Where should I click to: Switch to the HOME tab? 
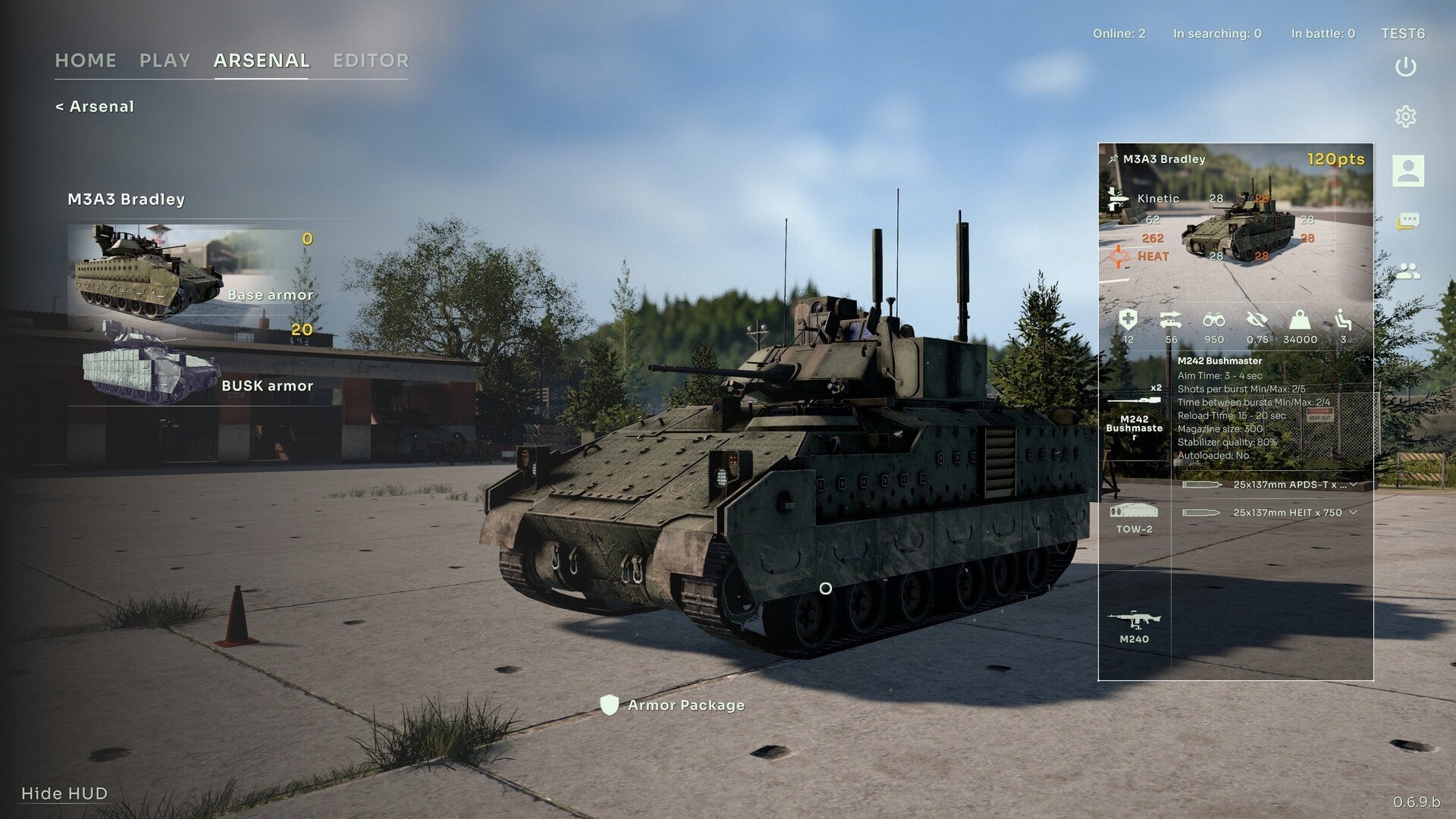[x=86, y=61]
